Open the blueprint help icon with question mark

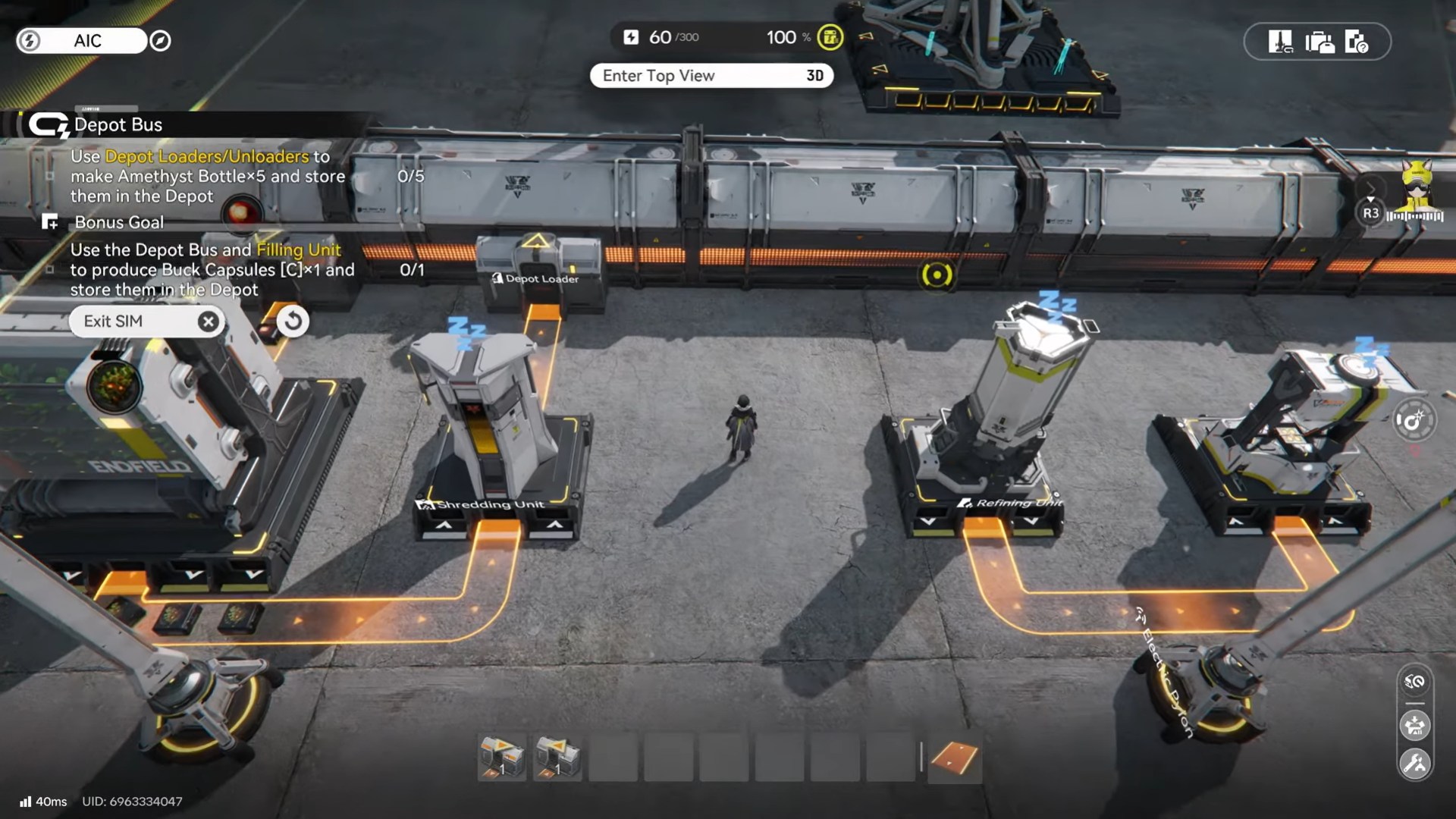pyautogui.click(x=1356, y=42)
